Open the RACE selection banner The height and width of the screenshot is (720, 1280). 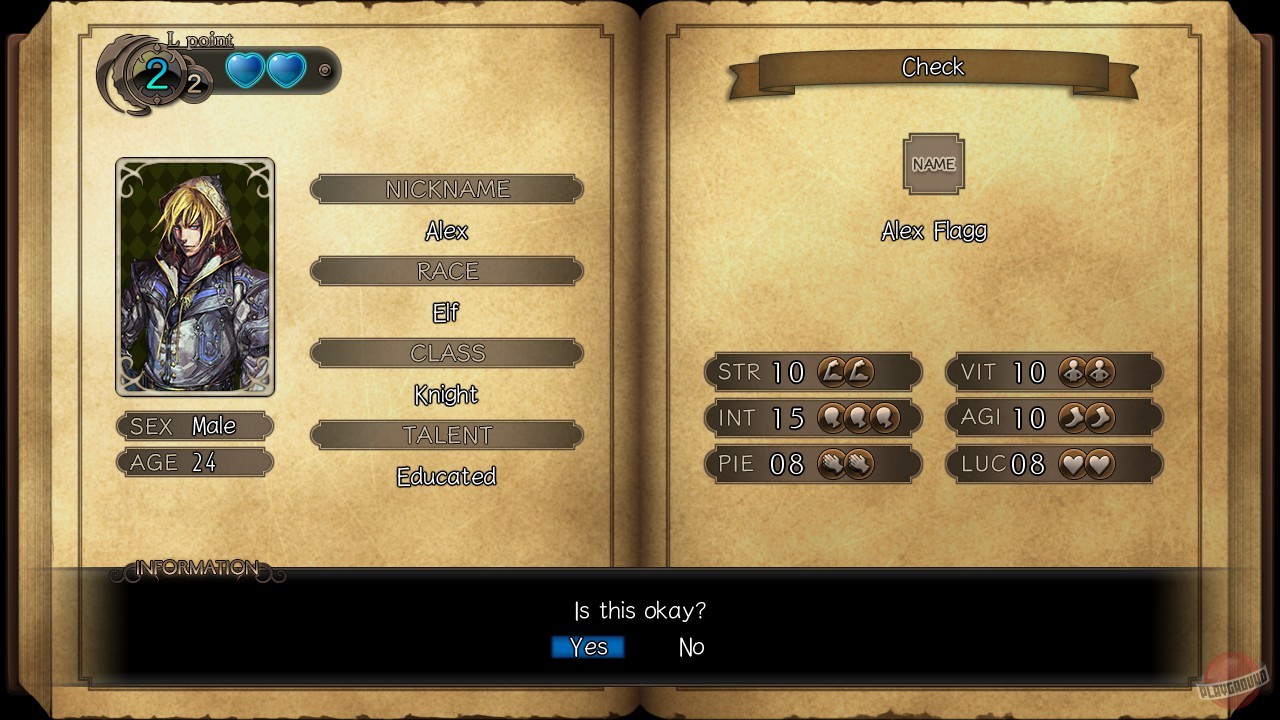[446, 270]
